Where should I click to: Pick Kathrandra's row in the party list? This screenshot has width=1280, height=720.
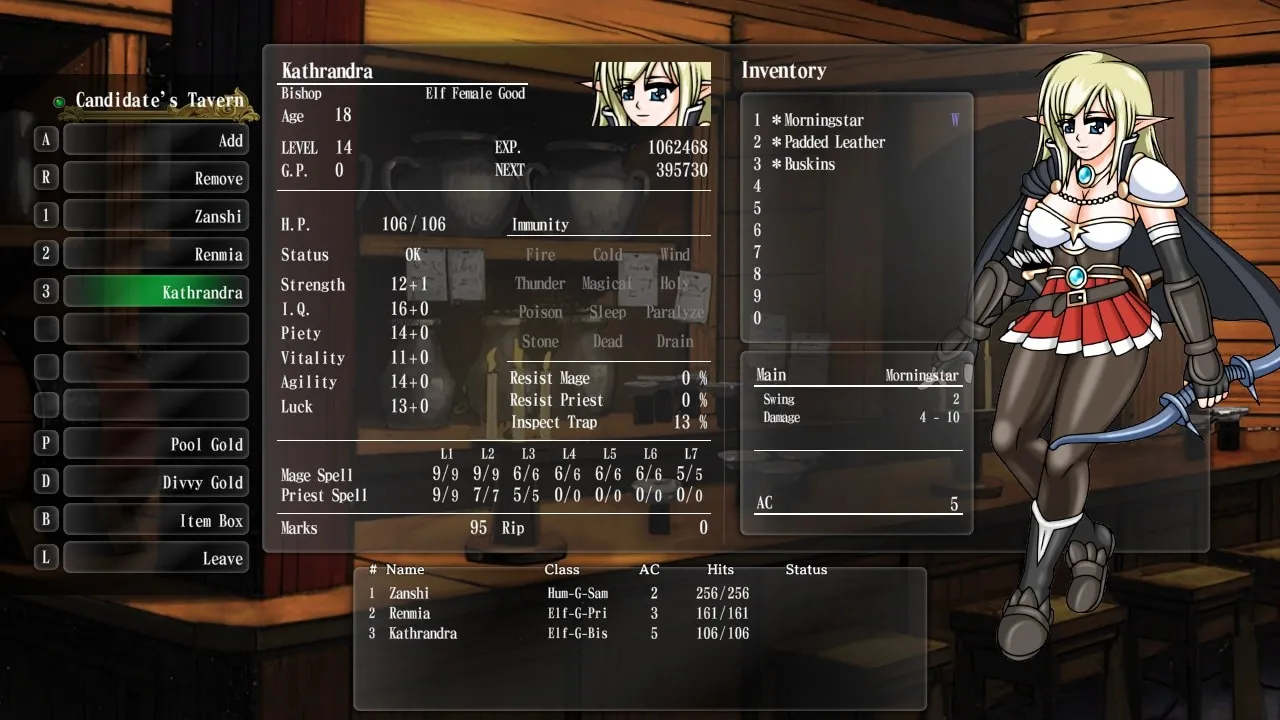pos(560,633)
